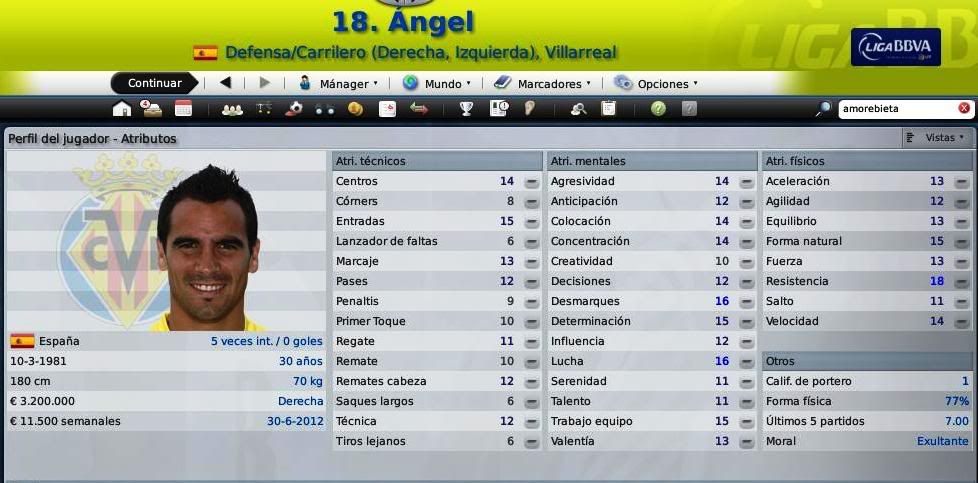Click the contract date 30-6-2012

[295, 421]
